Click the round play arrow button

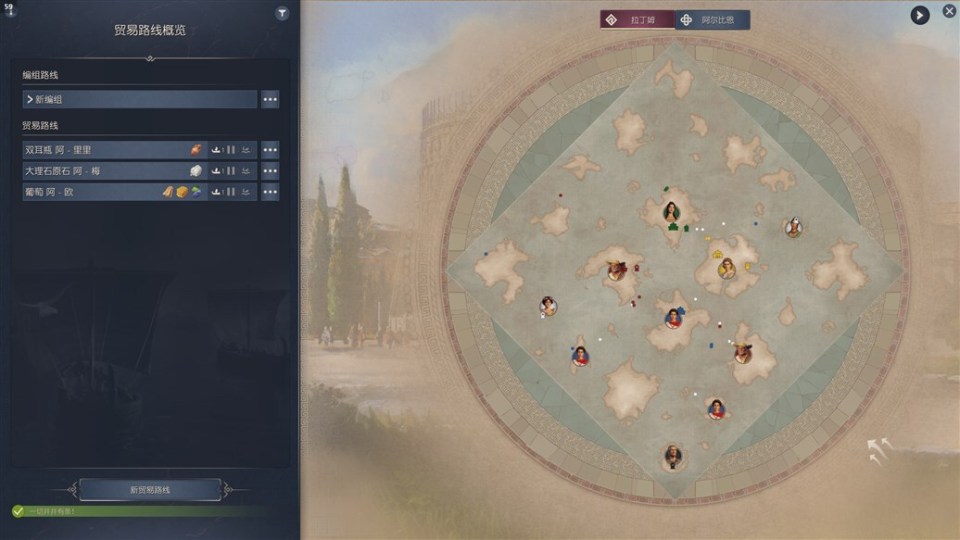click(x=919, y=15)
